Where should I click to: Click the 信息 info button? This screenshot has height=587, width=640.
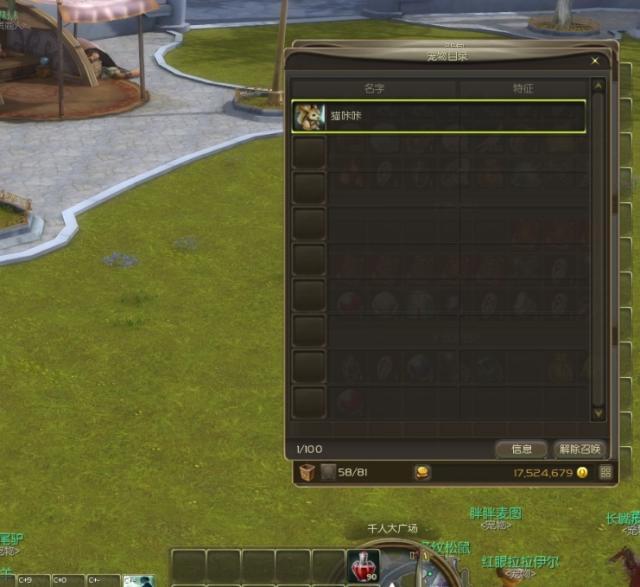pyautogui.click(x=521, y=449)
